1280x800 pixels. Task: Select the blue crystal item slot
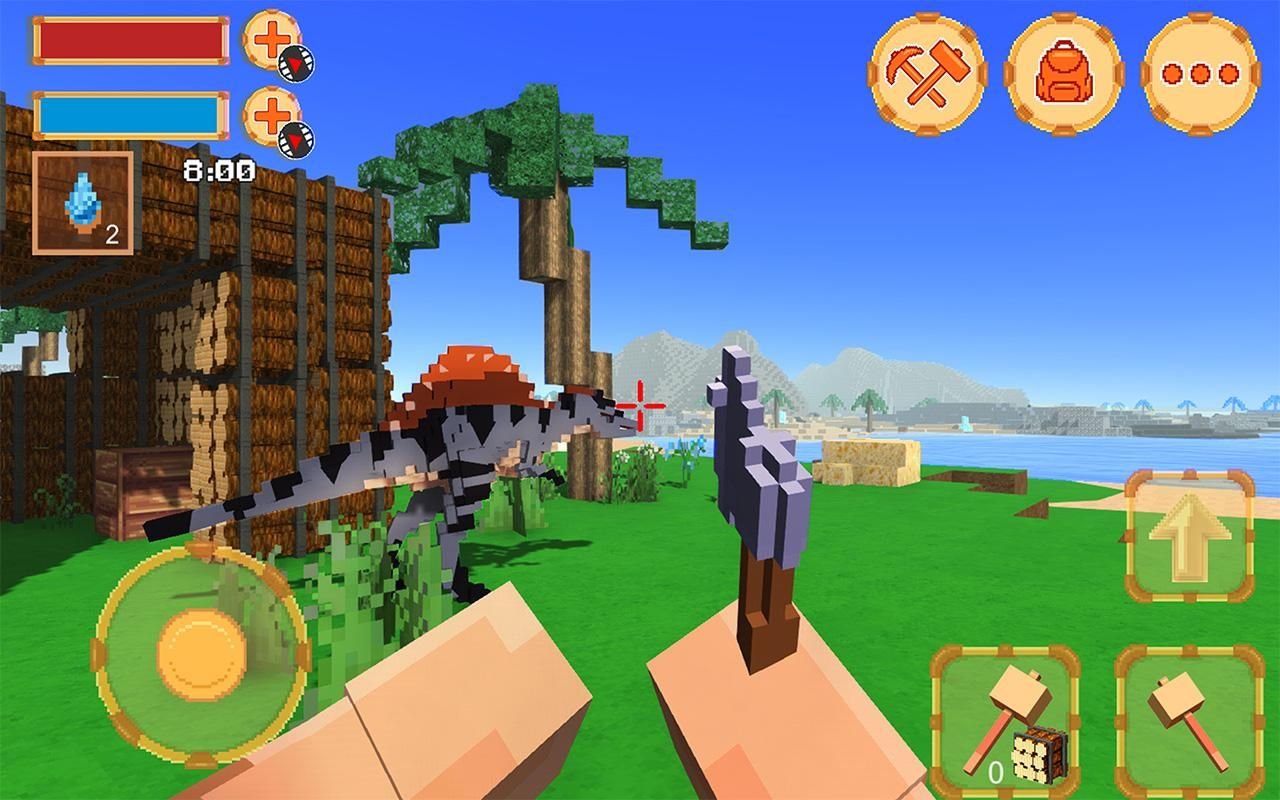(x=83, y=202)
